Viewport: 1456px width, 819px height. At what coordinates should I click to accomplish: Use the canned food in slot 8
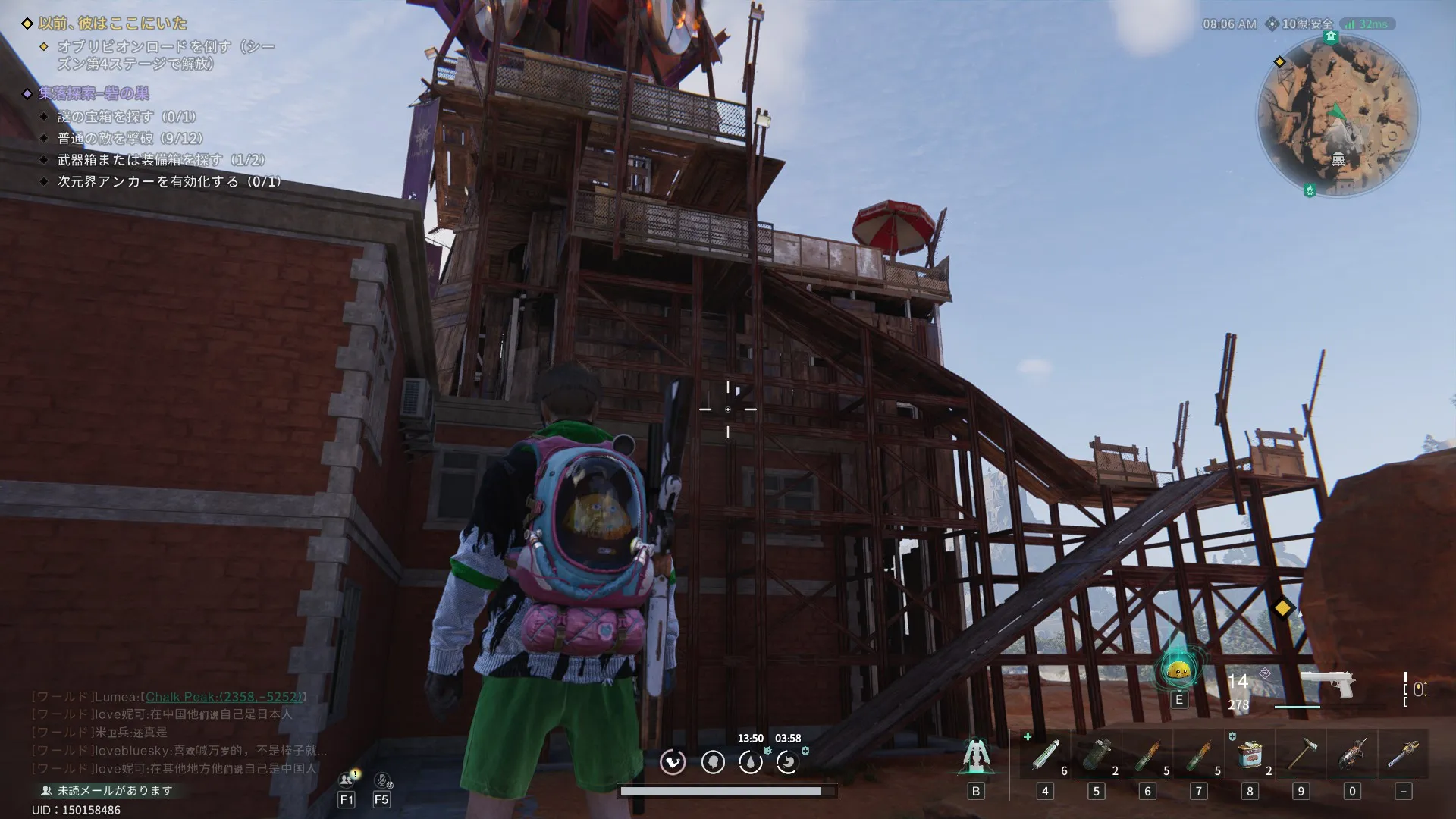coord(1250,755)
